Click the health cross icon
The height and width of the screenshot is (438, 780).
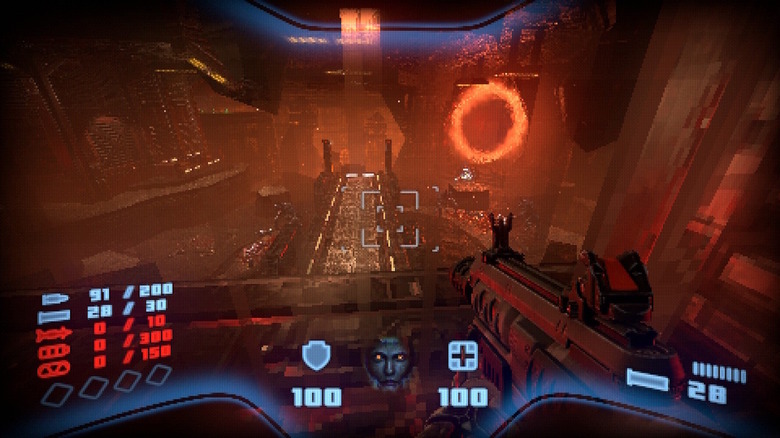462,356
